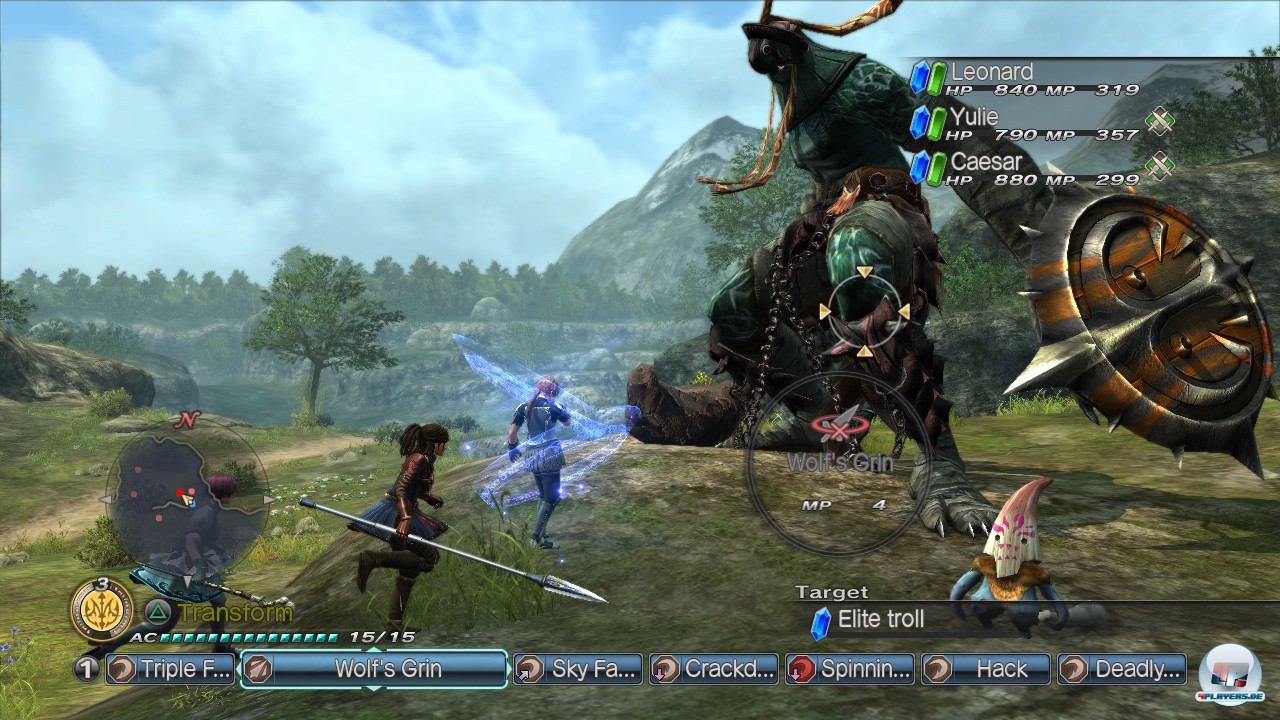1280x720 pixels.
Task: Activate the Wolf's Grin skill
Action: pos(373,669)
